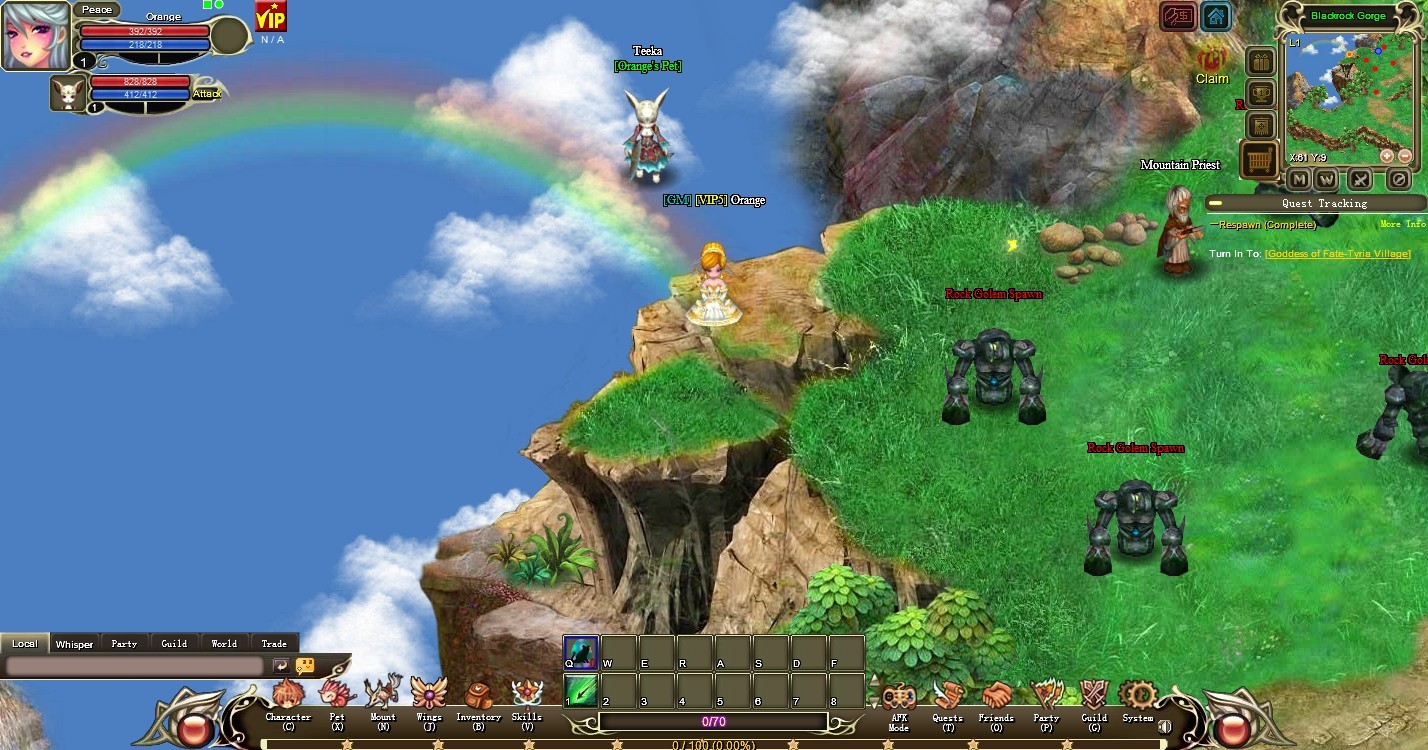The width and height of the screenshot is (1428, 750).
Task: Open the Character panel
Action: click(x=288, y=695)
